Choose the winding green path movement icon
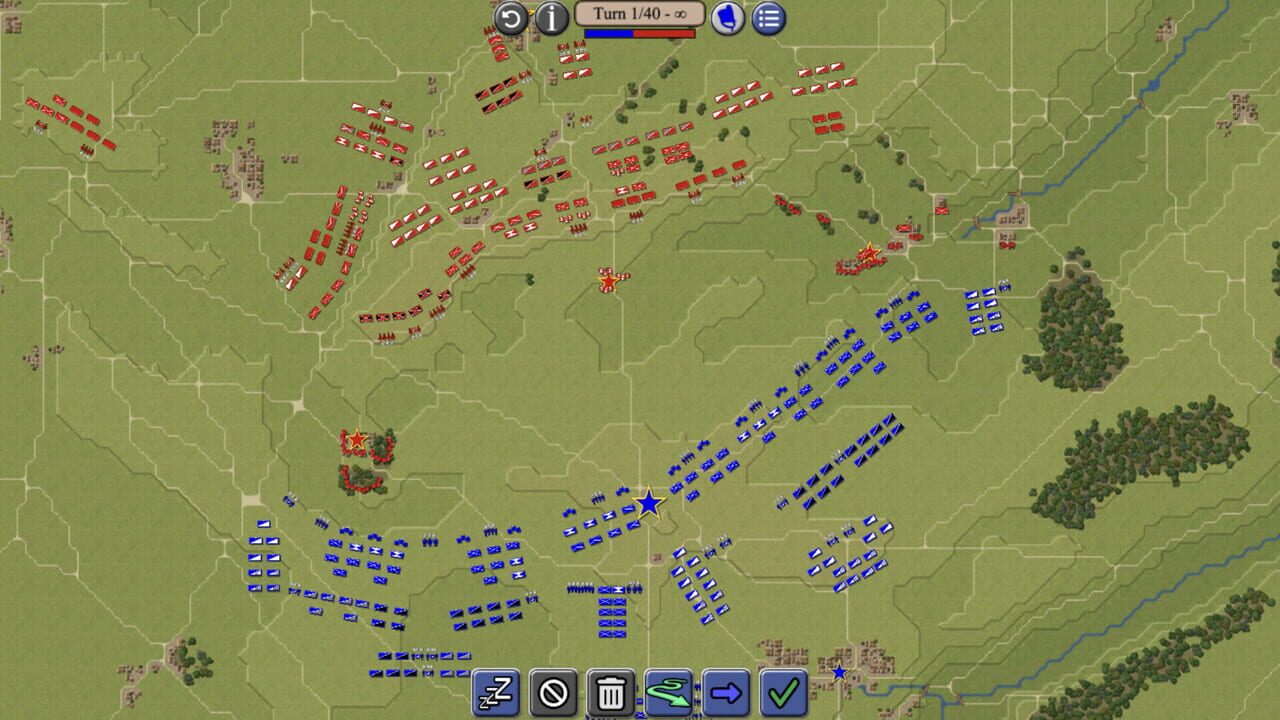 [666, 692]
